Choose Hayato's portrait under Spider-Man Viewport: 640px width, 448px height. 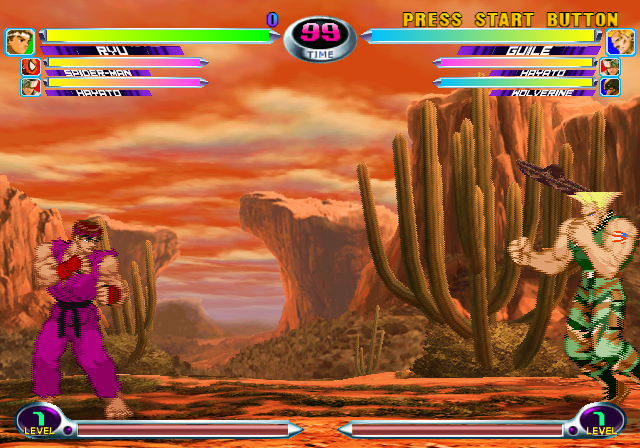tap(30, 87)
